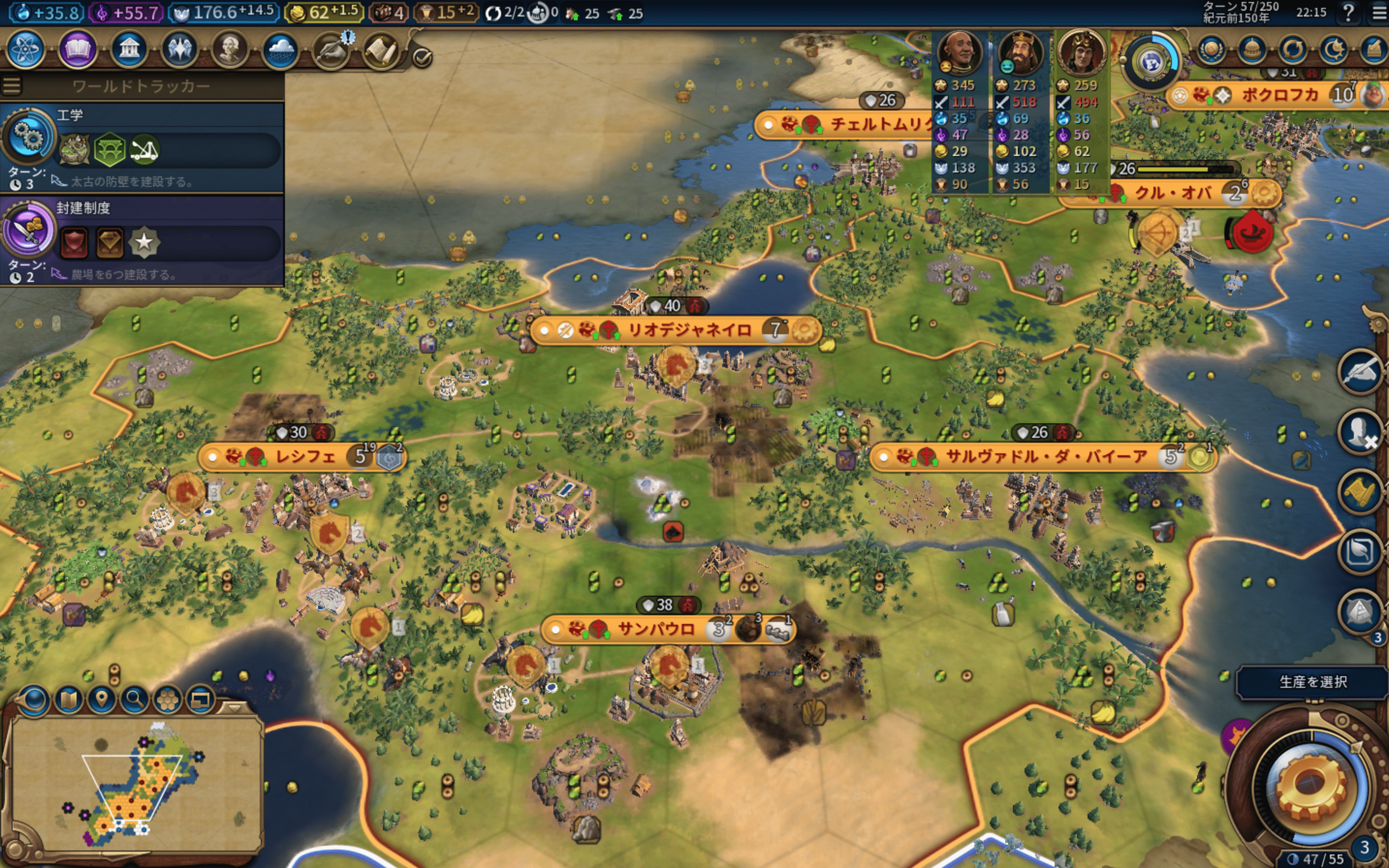Choose the サルヴァドル・ダ・バイーア city banner
The width and height of the screenshot is (1389, 868).
click(1045, 457)
